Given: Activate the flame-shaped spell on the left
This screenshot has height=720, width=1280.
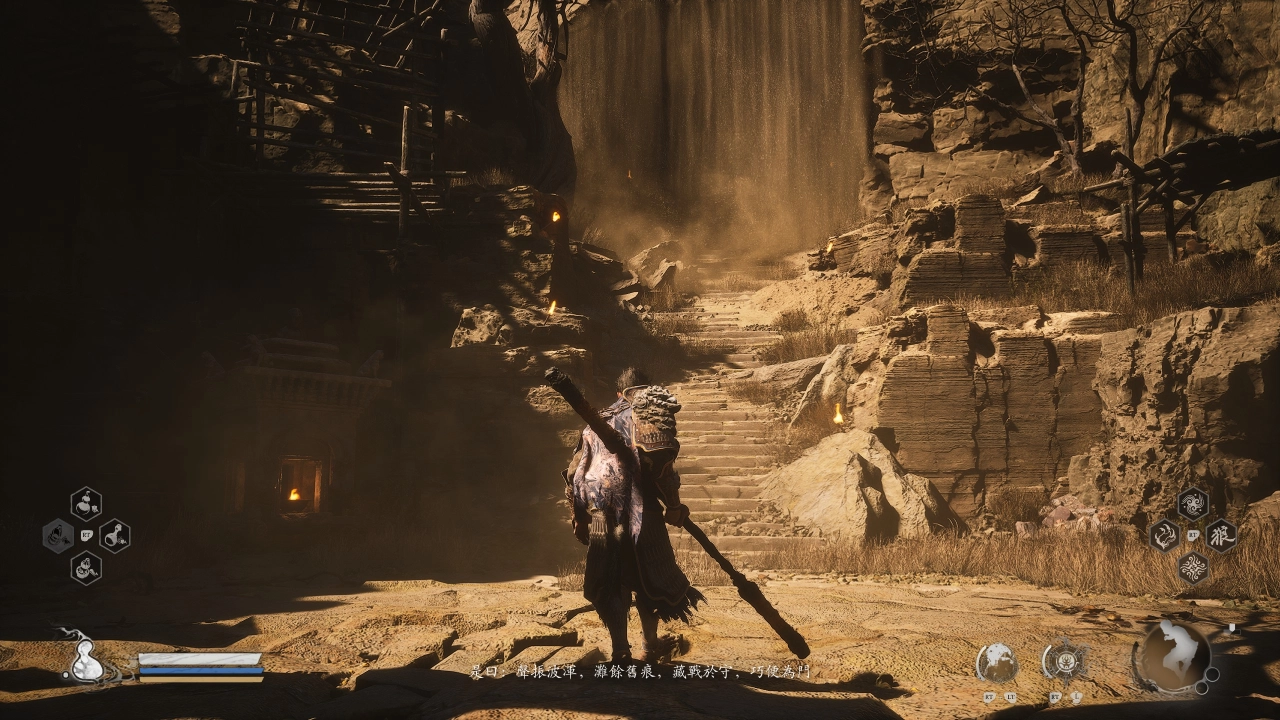Looking at the screenshot, I should tap(1163, 536).
